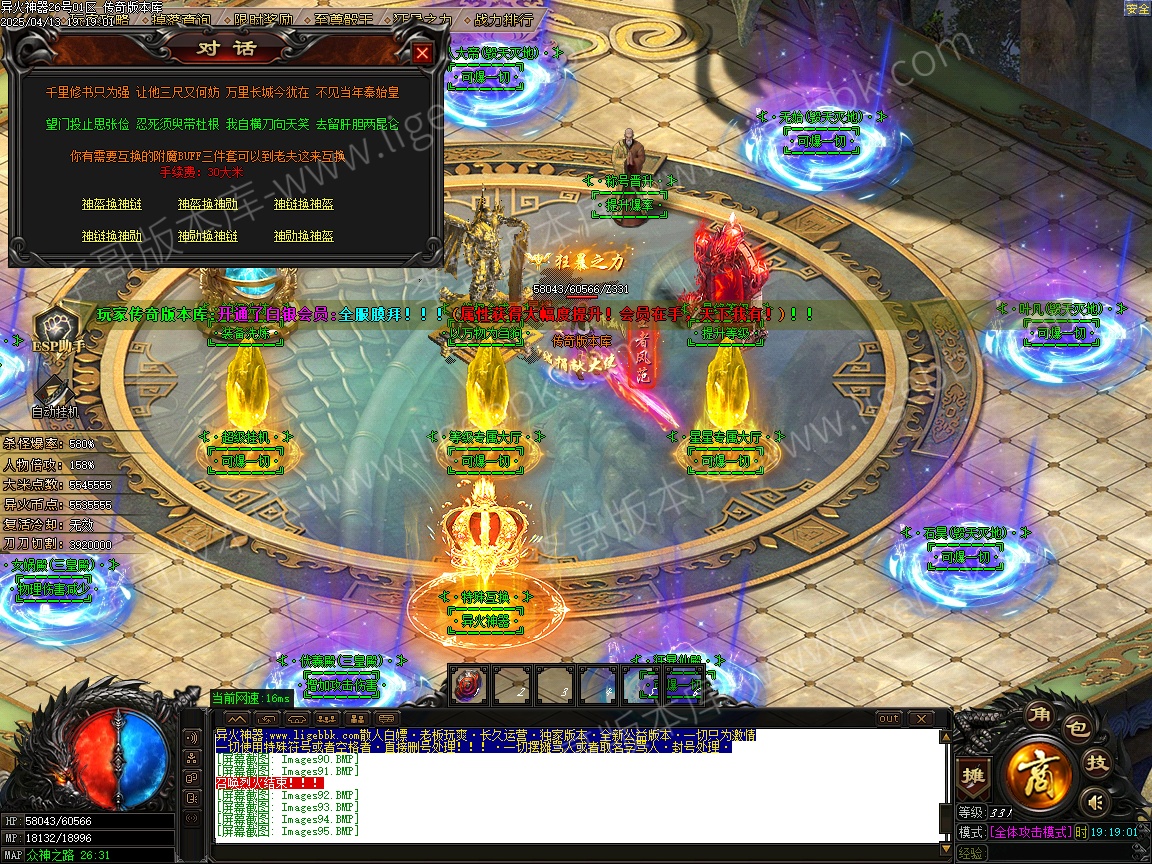
Task: Toggle the sound speaker button
Action: pos(1096,801)
